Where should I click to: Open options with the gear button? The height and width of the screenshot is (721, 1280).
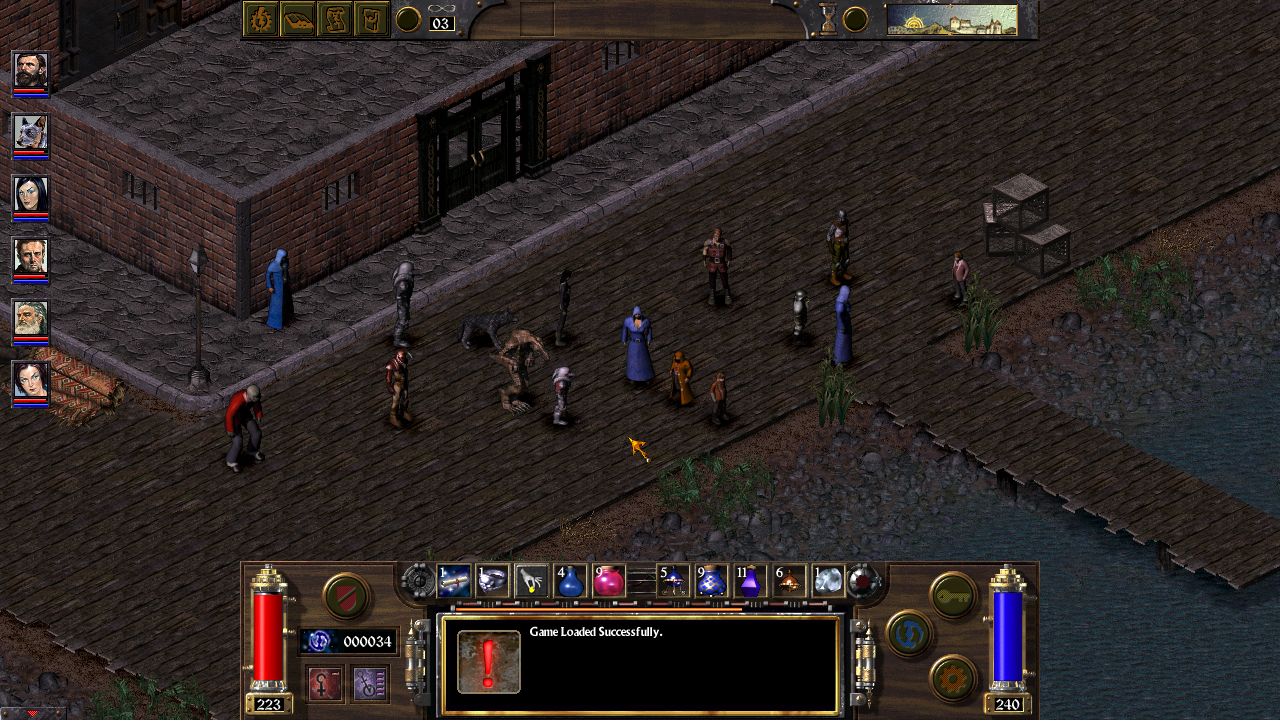pyautogui.click(x=952, y=677)
